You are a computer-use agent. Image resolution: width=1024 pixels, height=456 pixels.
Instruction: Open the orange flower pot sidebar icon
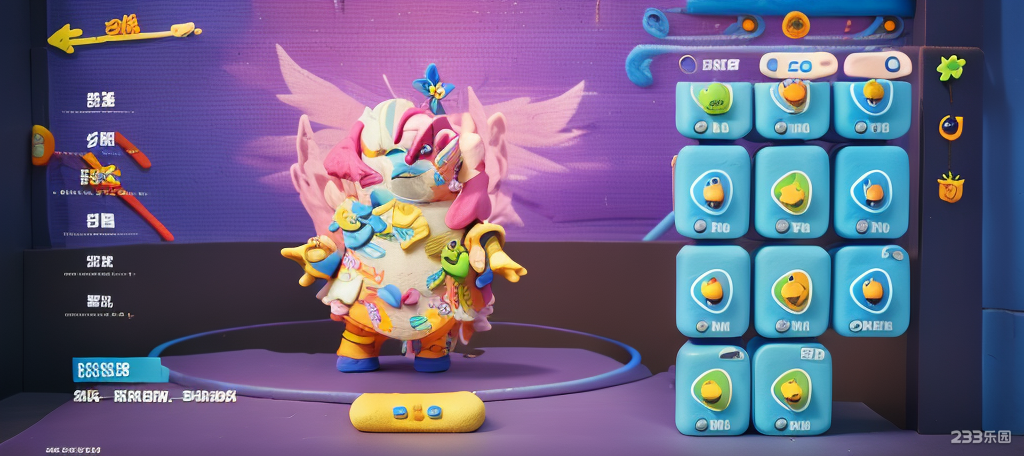pyautogui.click(x=950, y=186)
